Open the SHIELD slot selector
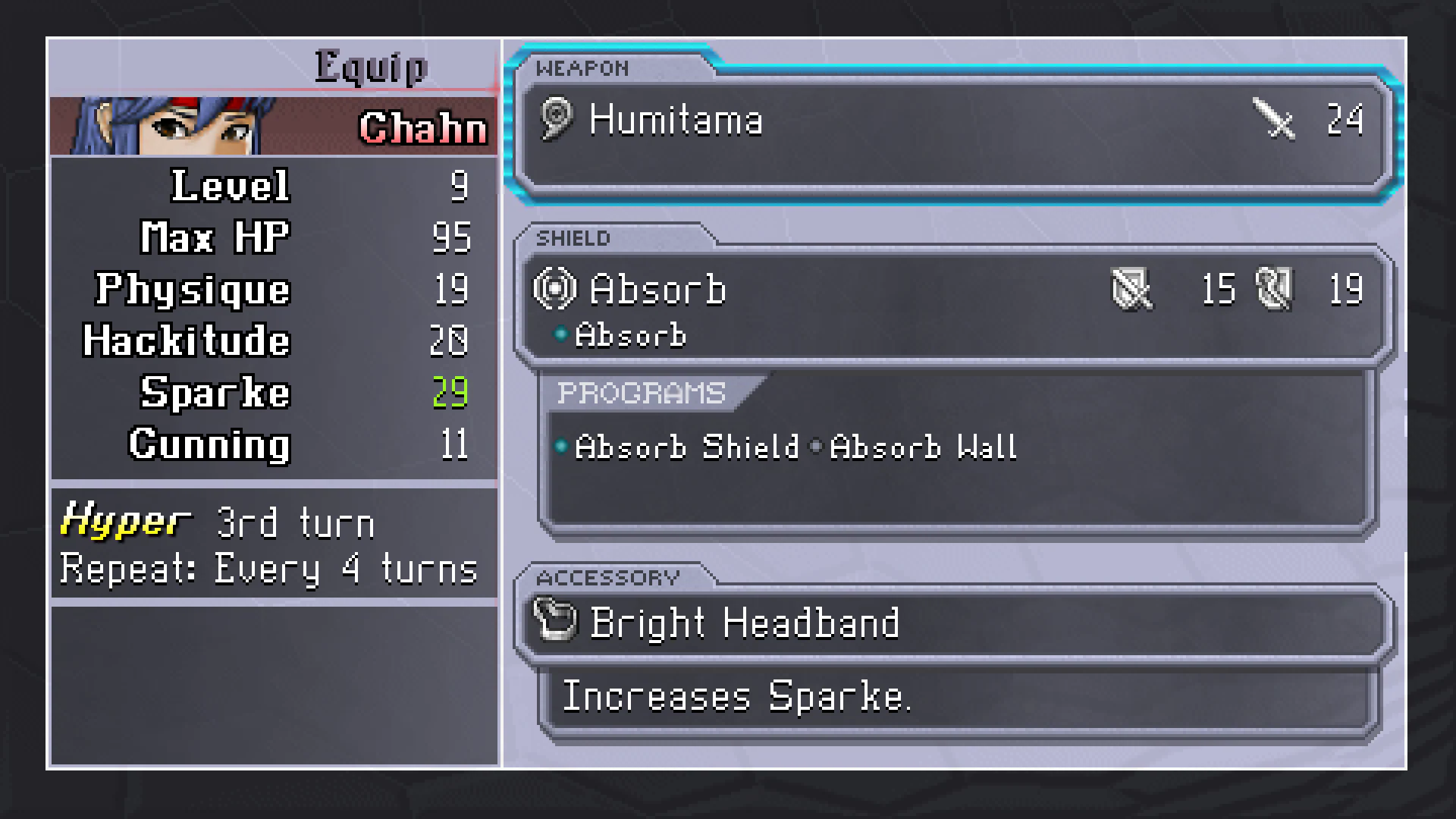Screen dimensions: 1456x819 [x=574, y=237]
